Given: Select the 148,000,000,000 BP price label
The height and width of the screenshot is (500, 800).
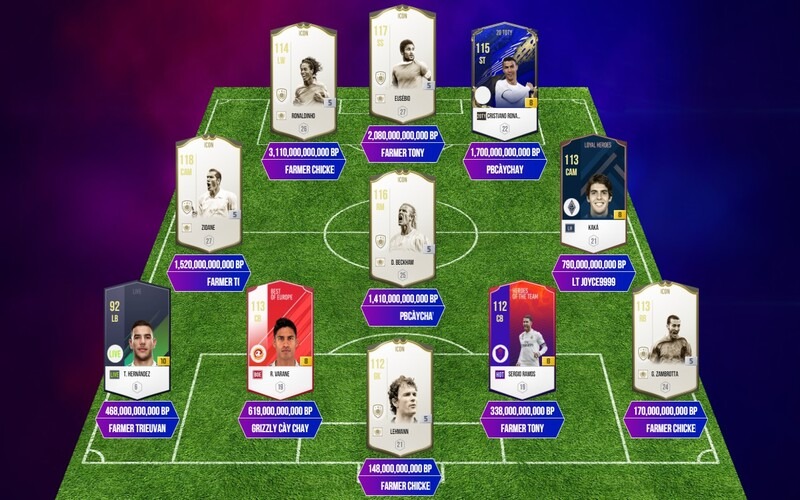Looking at the screenshot, I should pos(401,468).
